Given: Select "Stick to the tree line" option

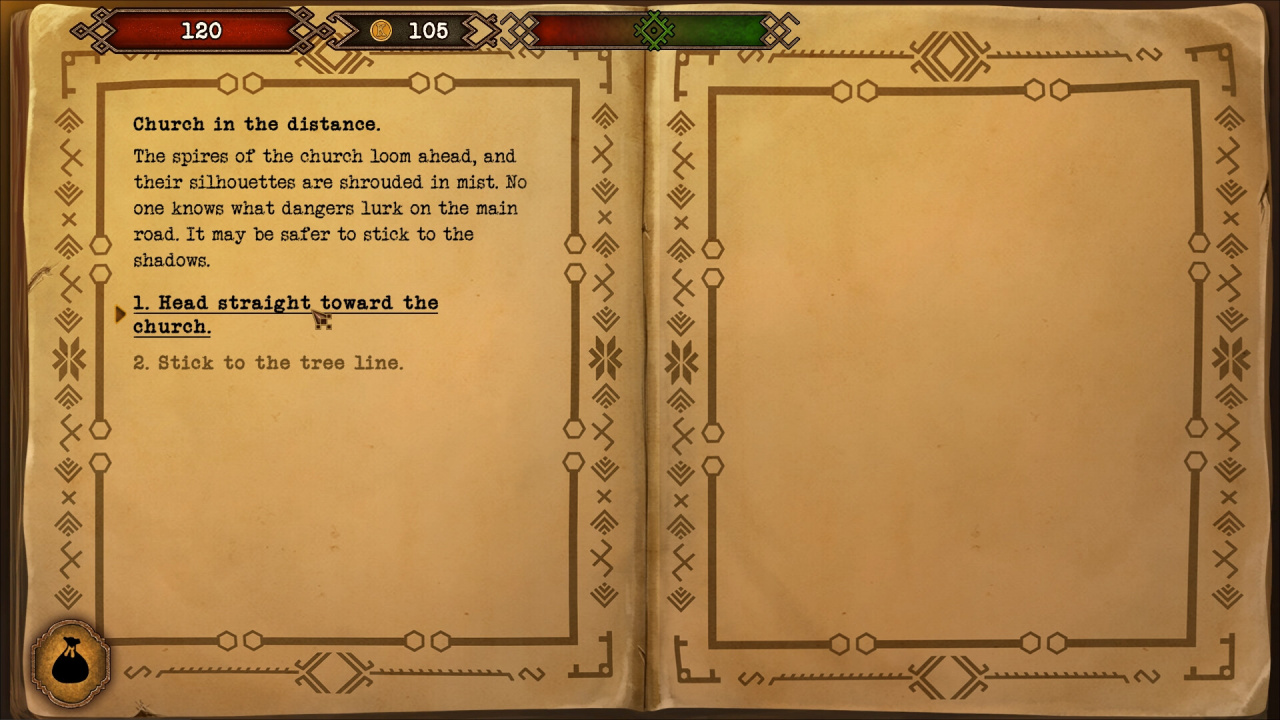Looking at the screenshot, I should tap(268, 362).
